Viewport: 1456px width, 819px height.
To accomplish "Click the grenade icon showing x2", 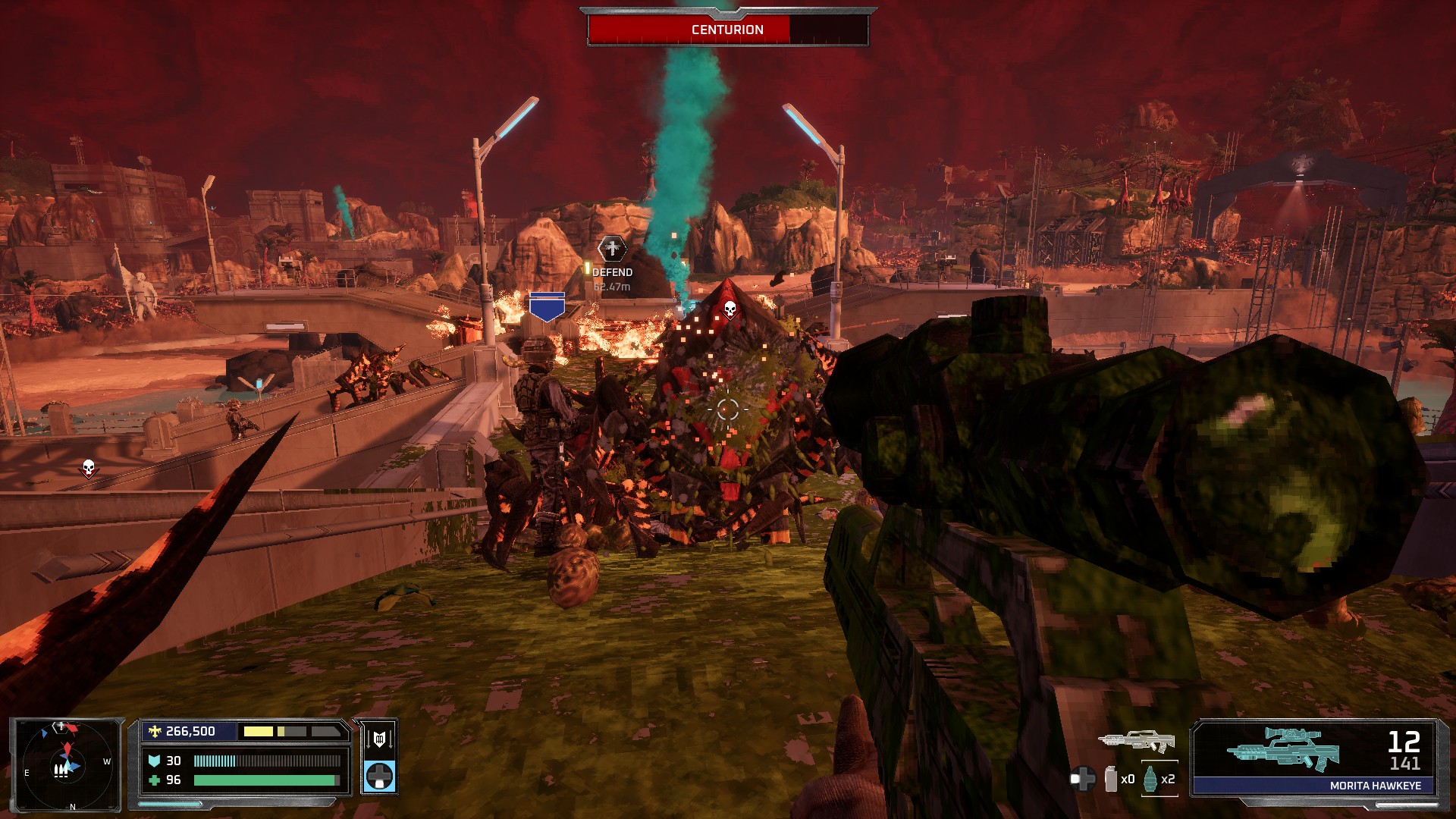I will point(1149,780).
